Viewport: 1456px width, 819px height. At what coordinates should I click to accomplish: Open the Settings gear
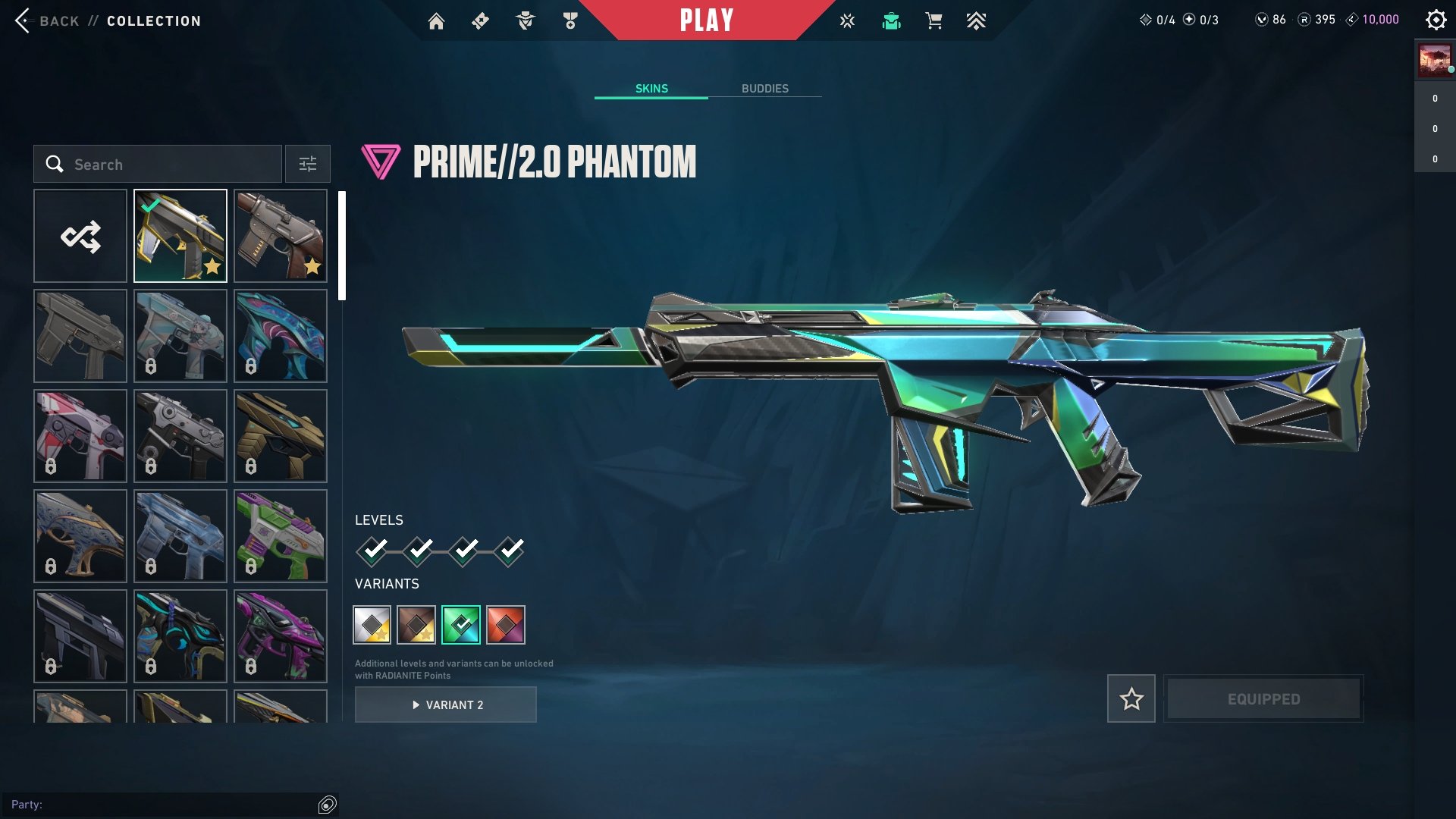coord(1436,20)
